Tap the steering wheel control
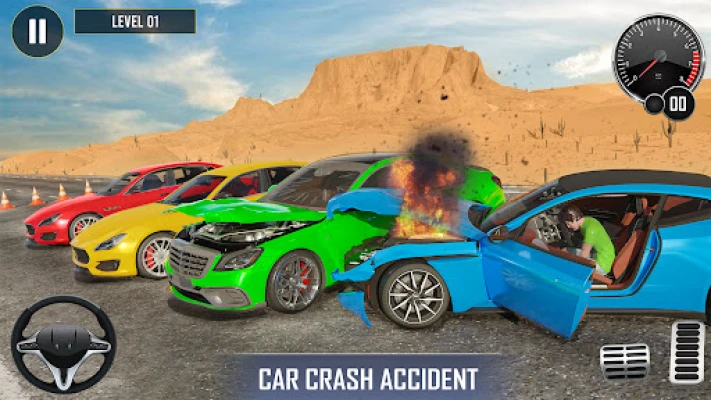 click(63, 344)
